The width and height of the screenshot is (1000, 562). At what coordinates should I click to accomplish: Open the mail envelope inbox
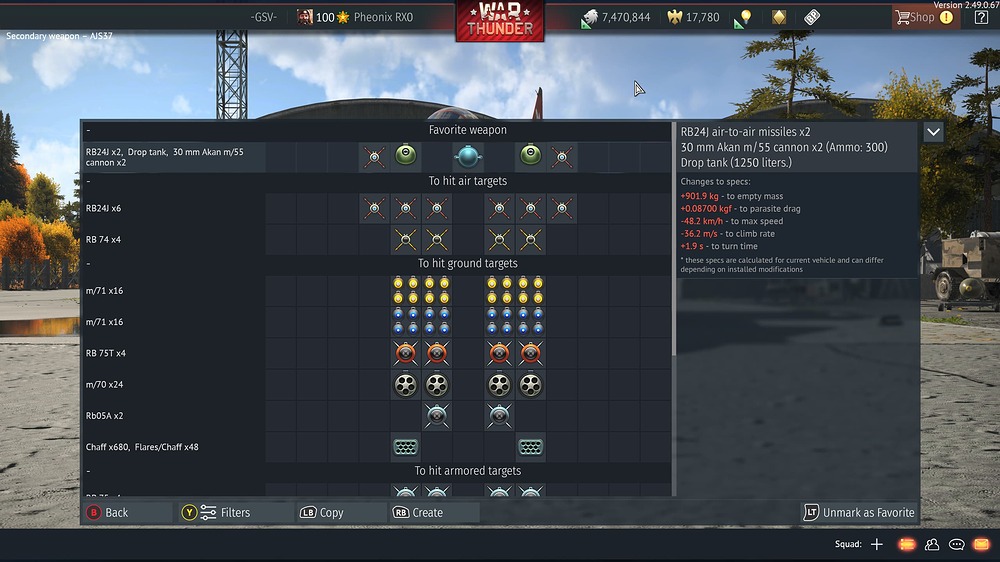tap(980, 544)
